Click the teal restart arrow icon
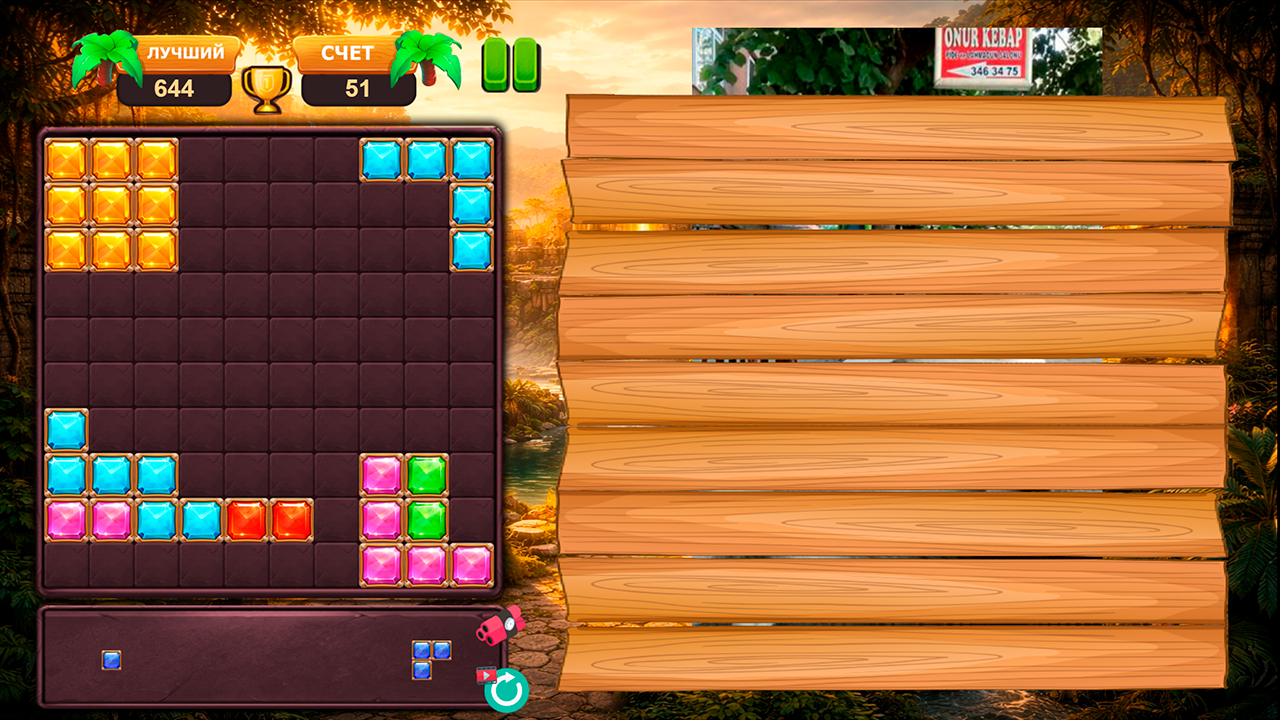 tap(509, 689)
